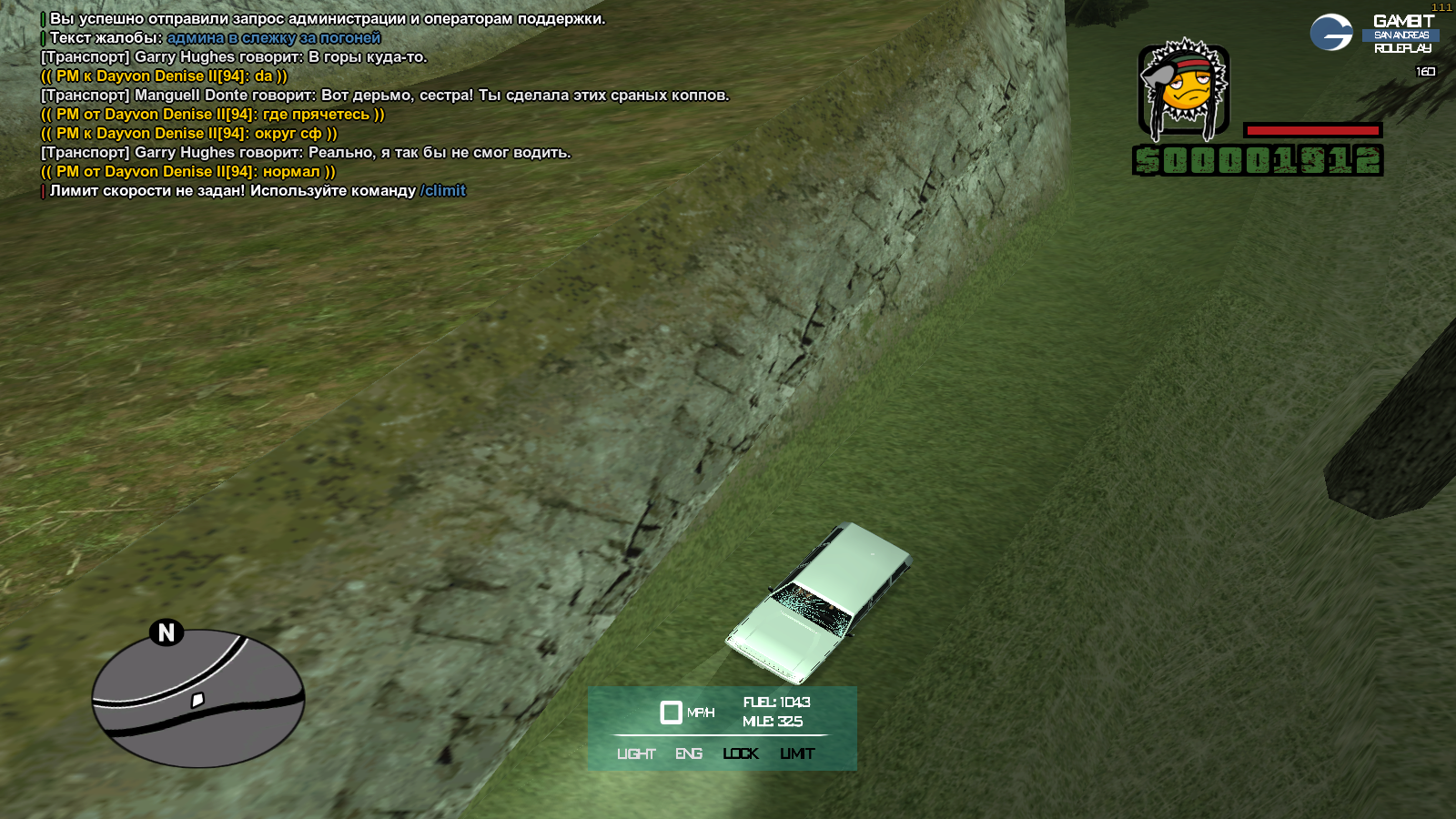Toggle the ENG engine indicator

pyautogui.click(x=689, y=753)
